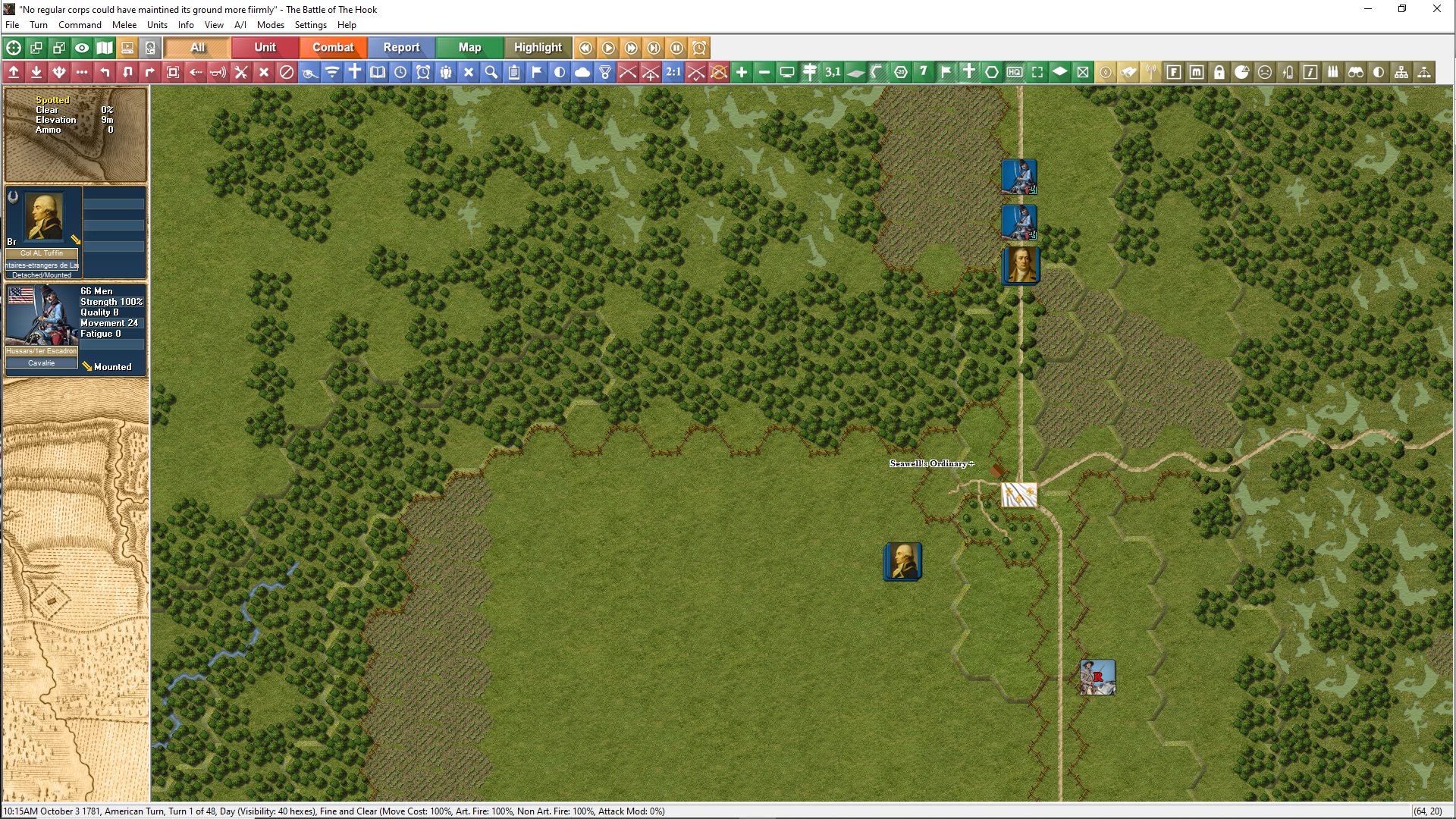The height and width of the screenshot is (819, 1456).
Task: Maximize the game window
Action: tap(1402, 9)
